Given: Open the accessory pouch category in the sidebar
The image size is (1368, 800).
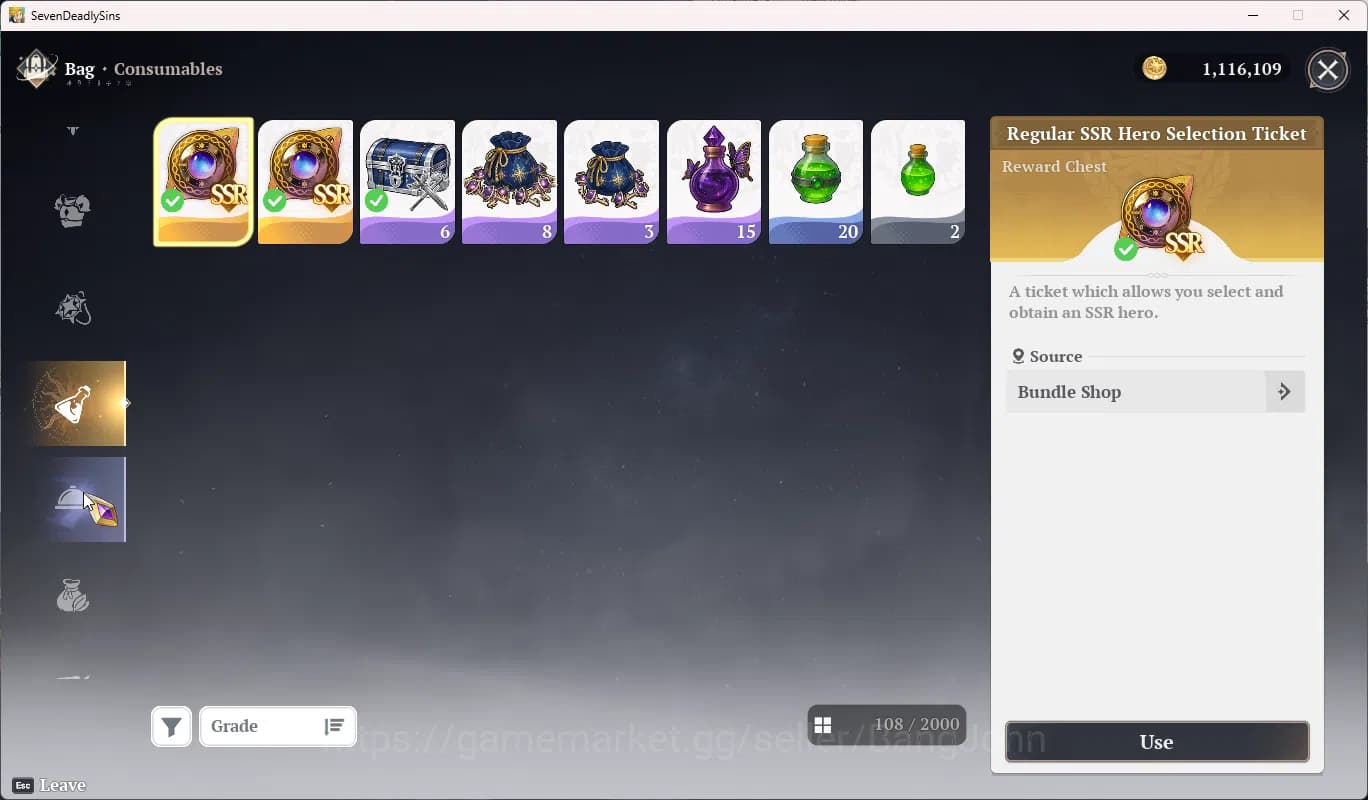Looking at the screenshot, I should click(72, 309).
